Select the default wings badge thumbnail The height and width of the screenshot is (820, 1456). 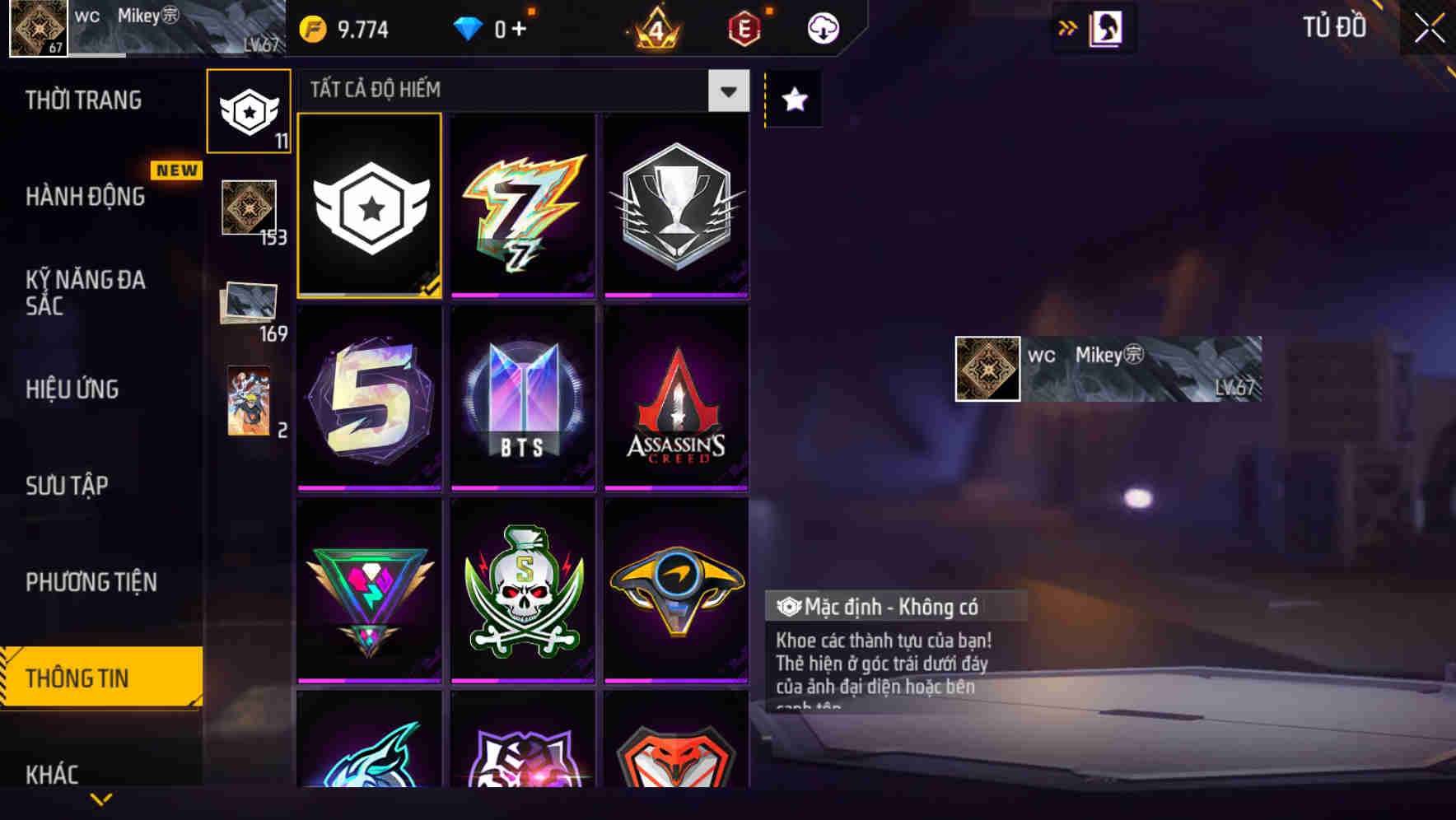[369, 206]
